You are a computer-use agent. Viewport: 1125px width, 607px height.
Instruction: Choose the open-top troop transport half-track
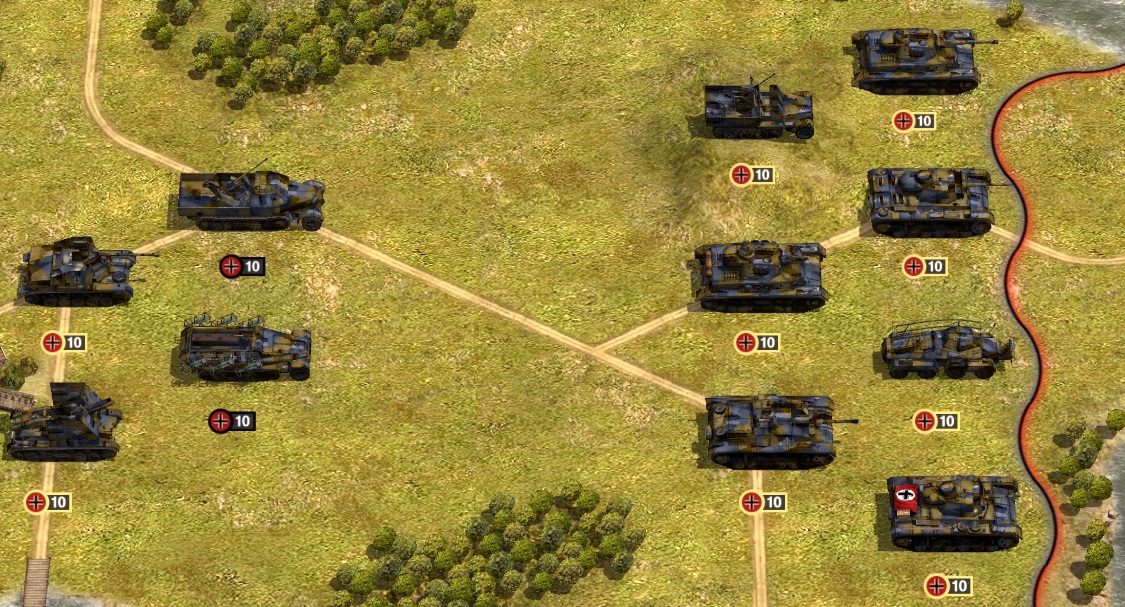pos(245,351)
